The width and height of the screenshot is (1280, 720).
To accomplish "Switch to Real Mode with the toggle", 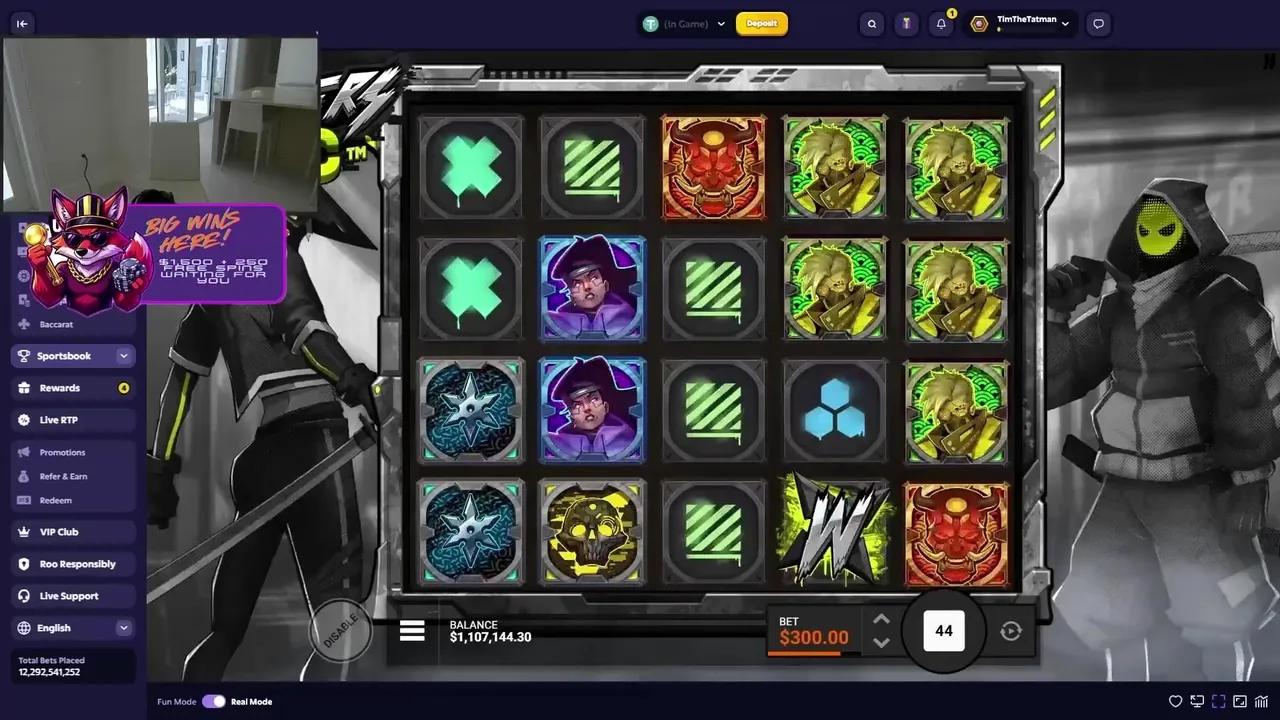I will pos(214,701).
